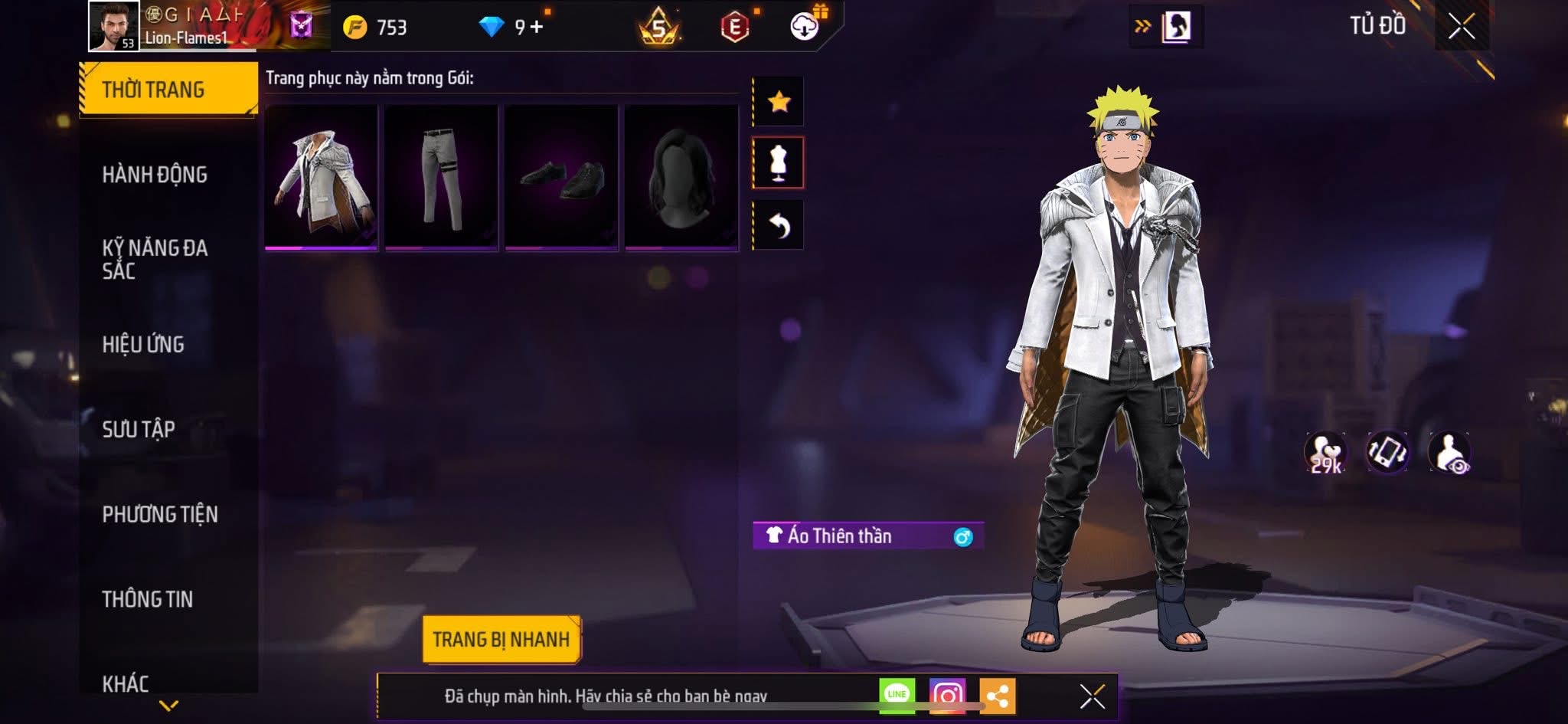Click the Áo Thiên thần label
Viewport: 1568px width, 724px height.
coord(847,537)
